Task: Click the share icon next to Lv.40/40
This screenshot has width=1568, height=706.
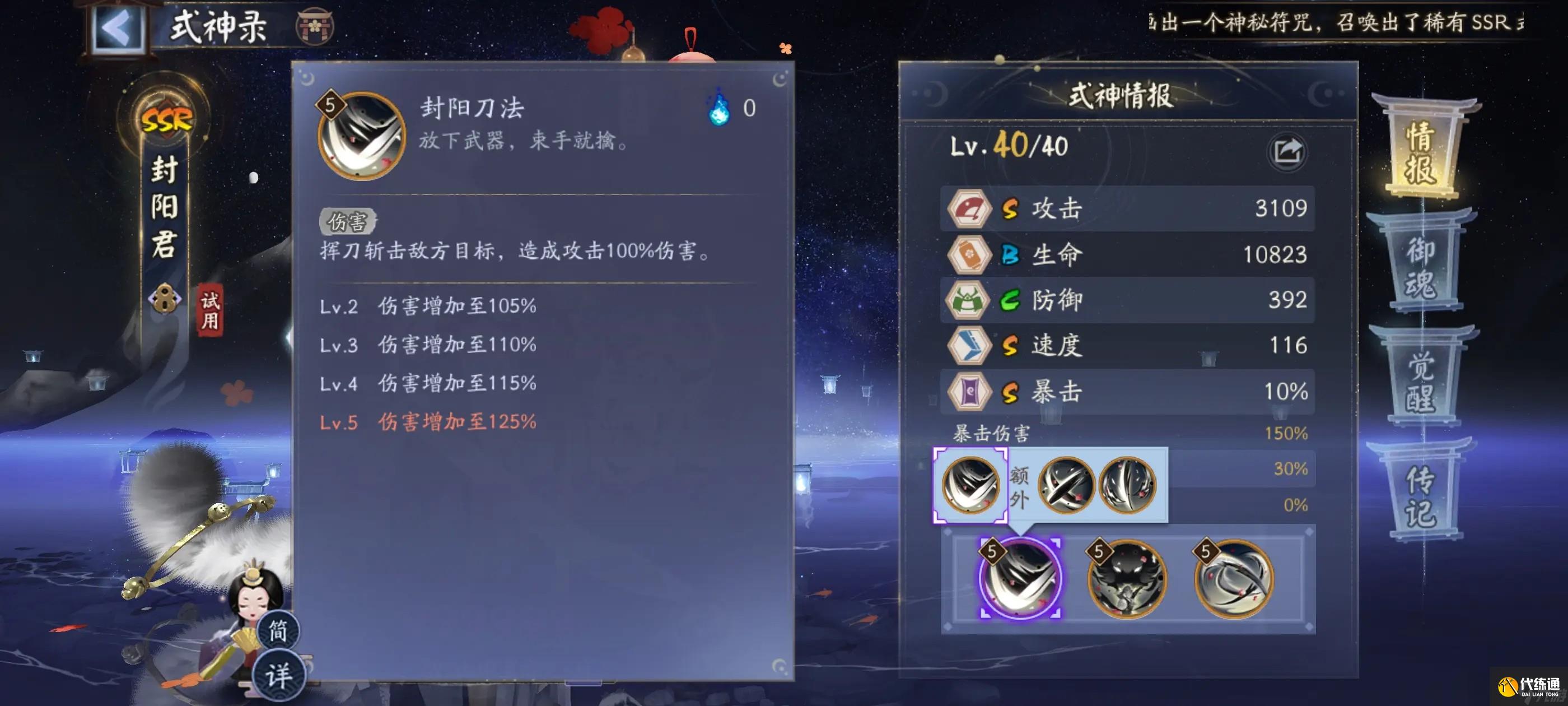Action: [1288, 152]
